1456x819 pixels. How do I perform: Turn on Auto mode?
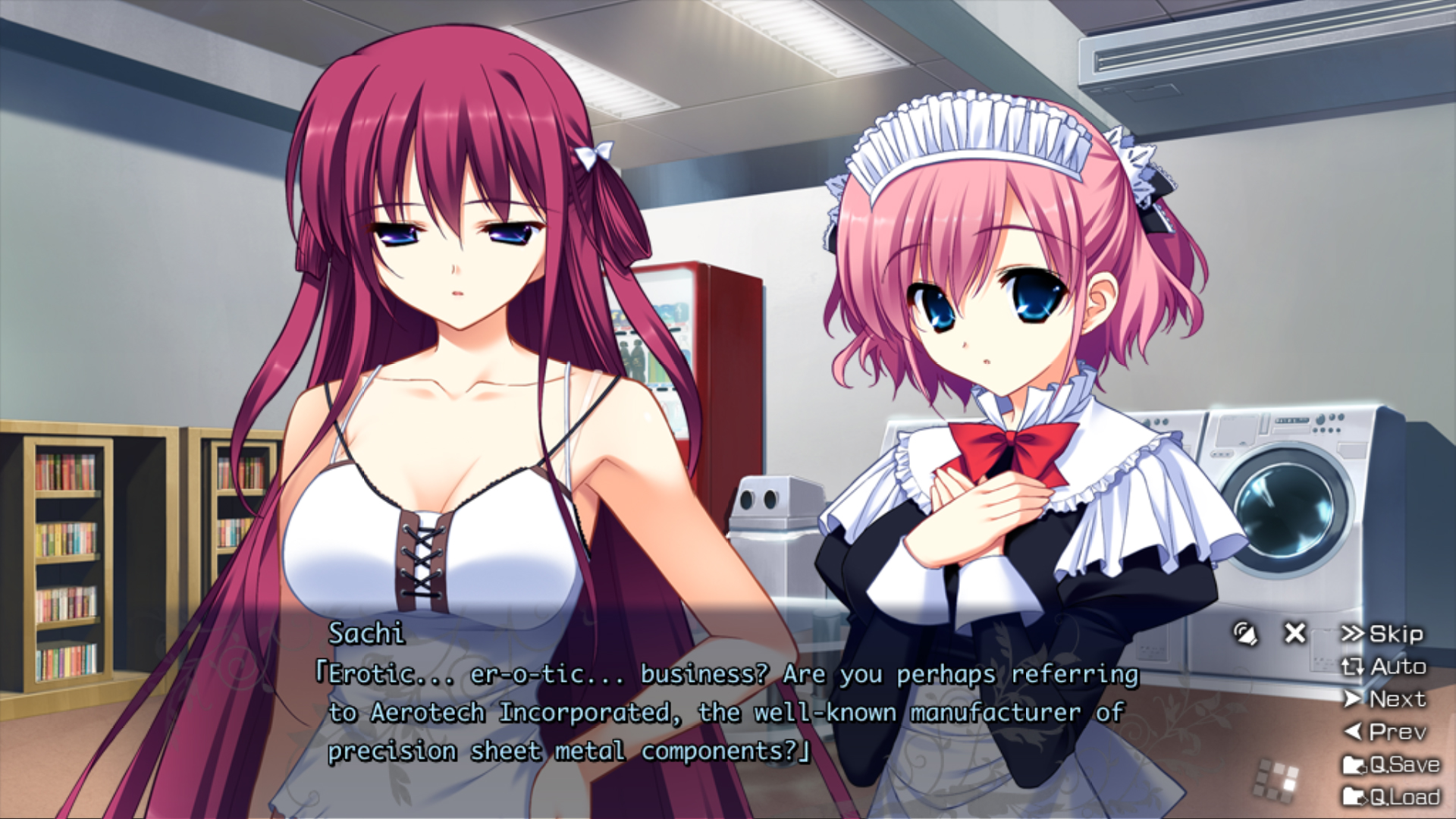(1384, 667)
